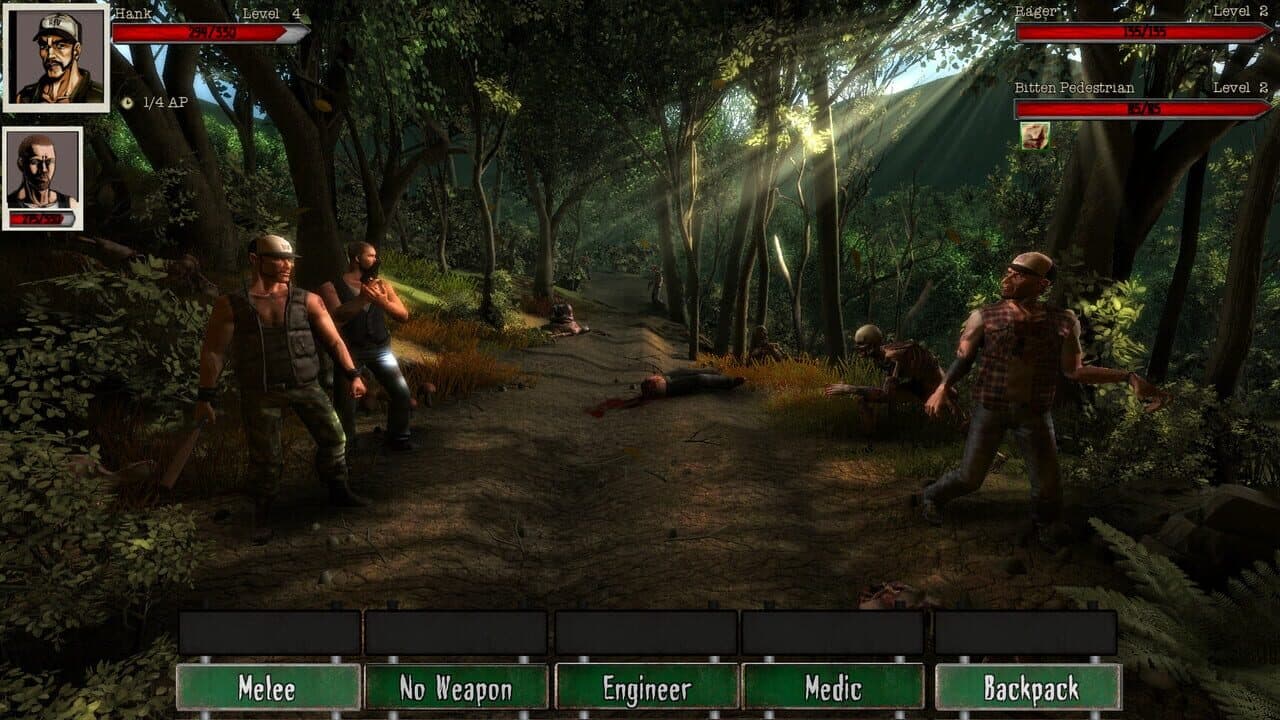Click Bitten Pedestrian's health bar
The height and width of the screenshot is (720, 1280).
click(x=1140, y=109)
